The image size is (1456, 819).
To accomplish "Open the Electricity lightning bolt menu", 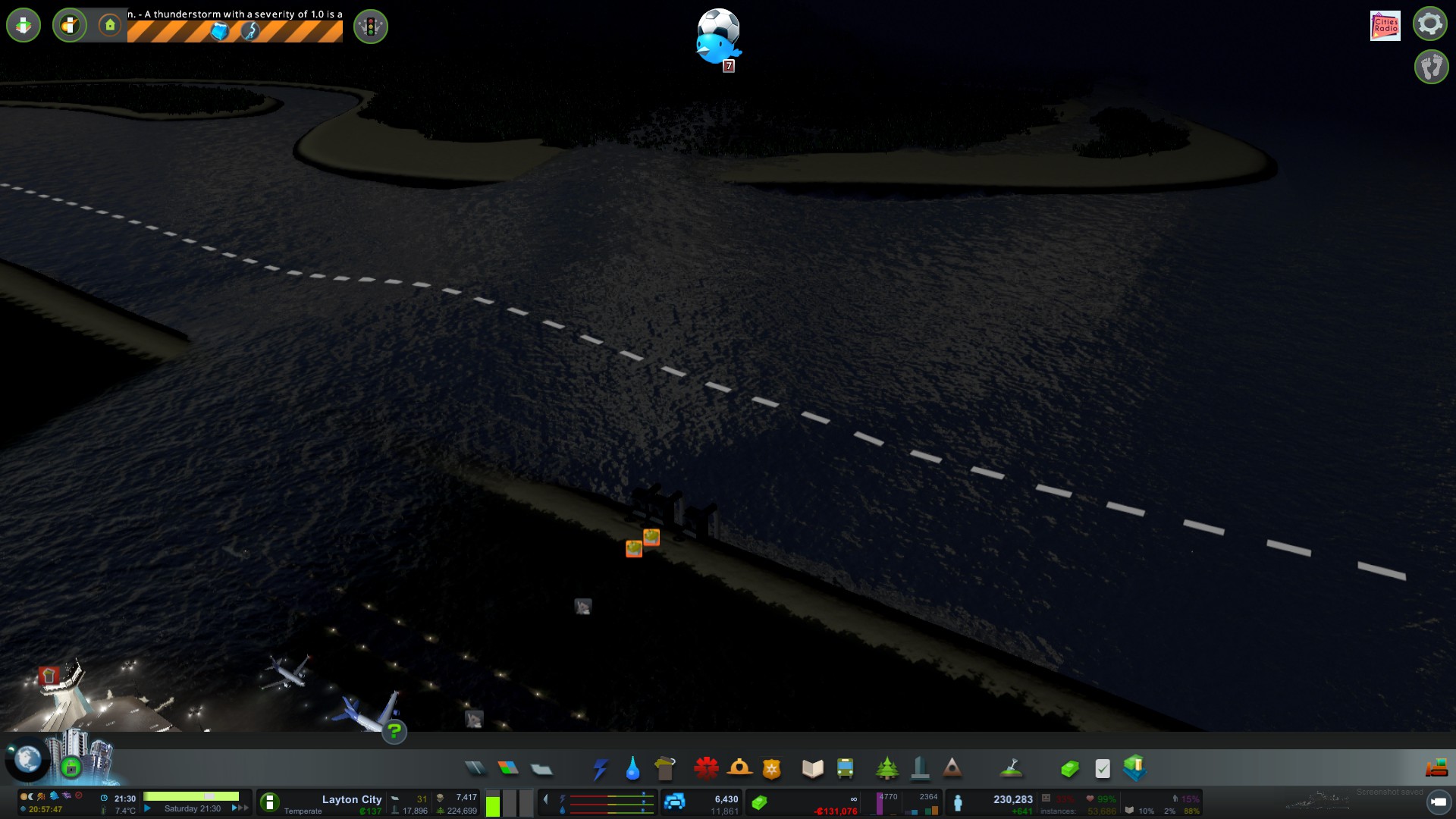I will 601,769.
